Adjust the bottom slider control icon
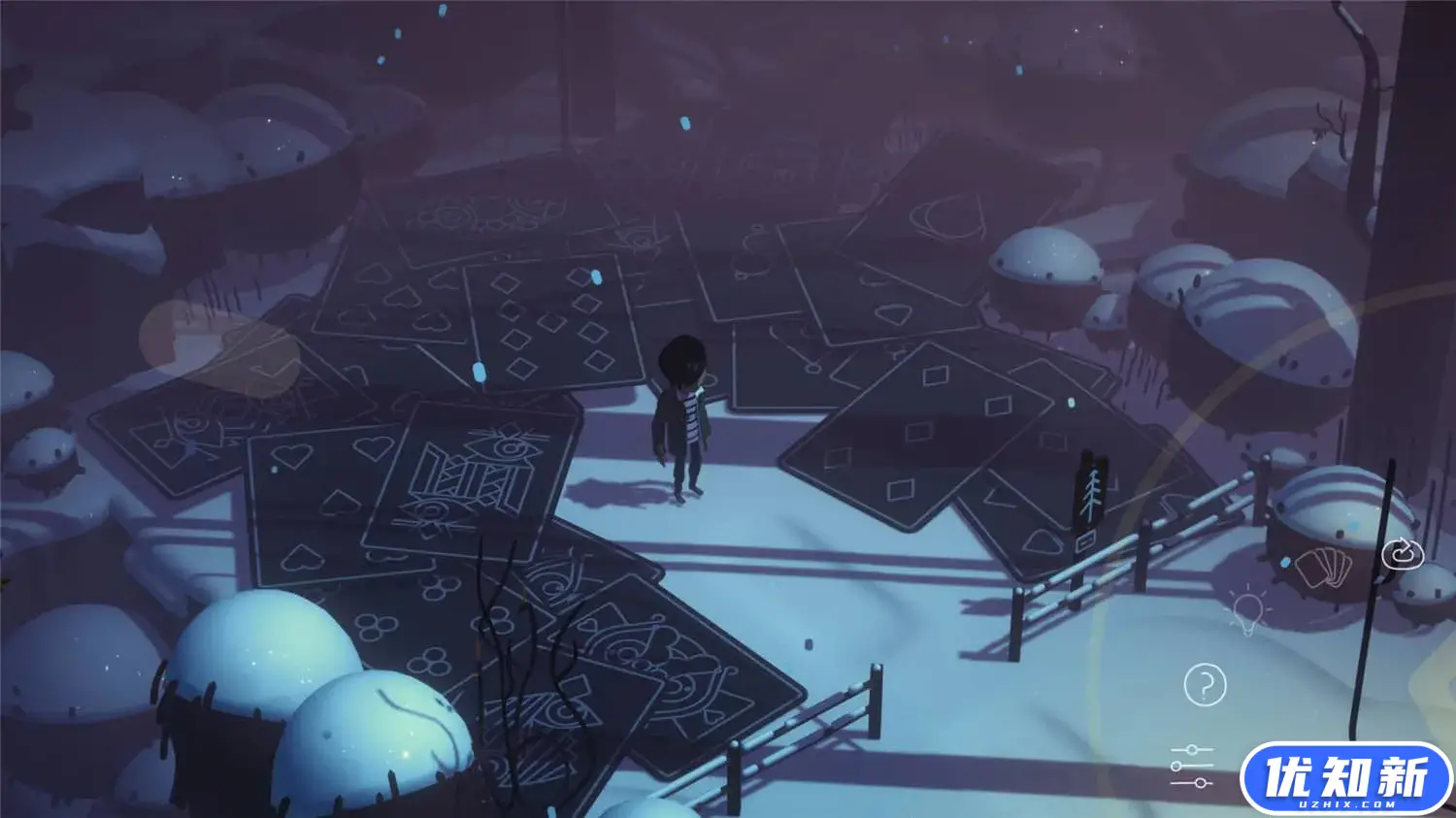1456x818 pixels. (x=1200, y=782)
